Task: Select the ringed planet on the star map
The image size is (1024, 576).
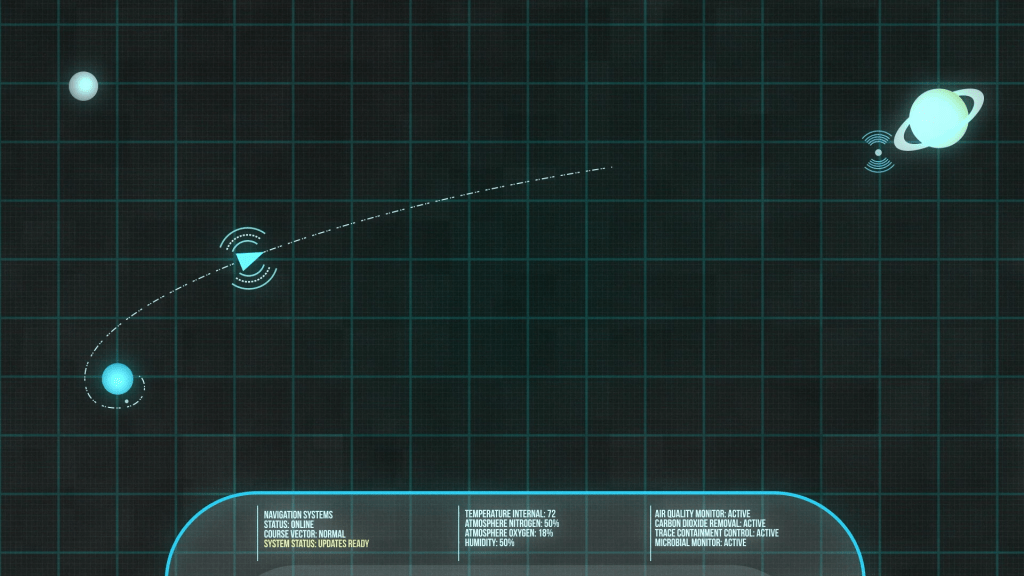Action: (x=939, y=118)
